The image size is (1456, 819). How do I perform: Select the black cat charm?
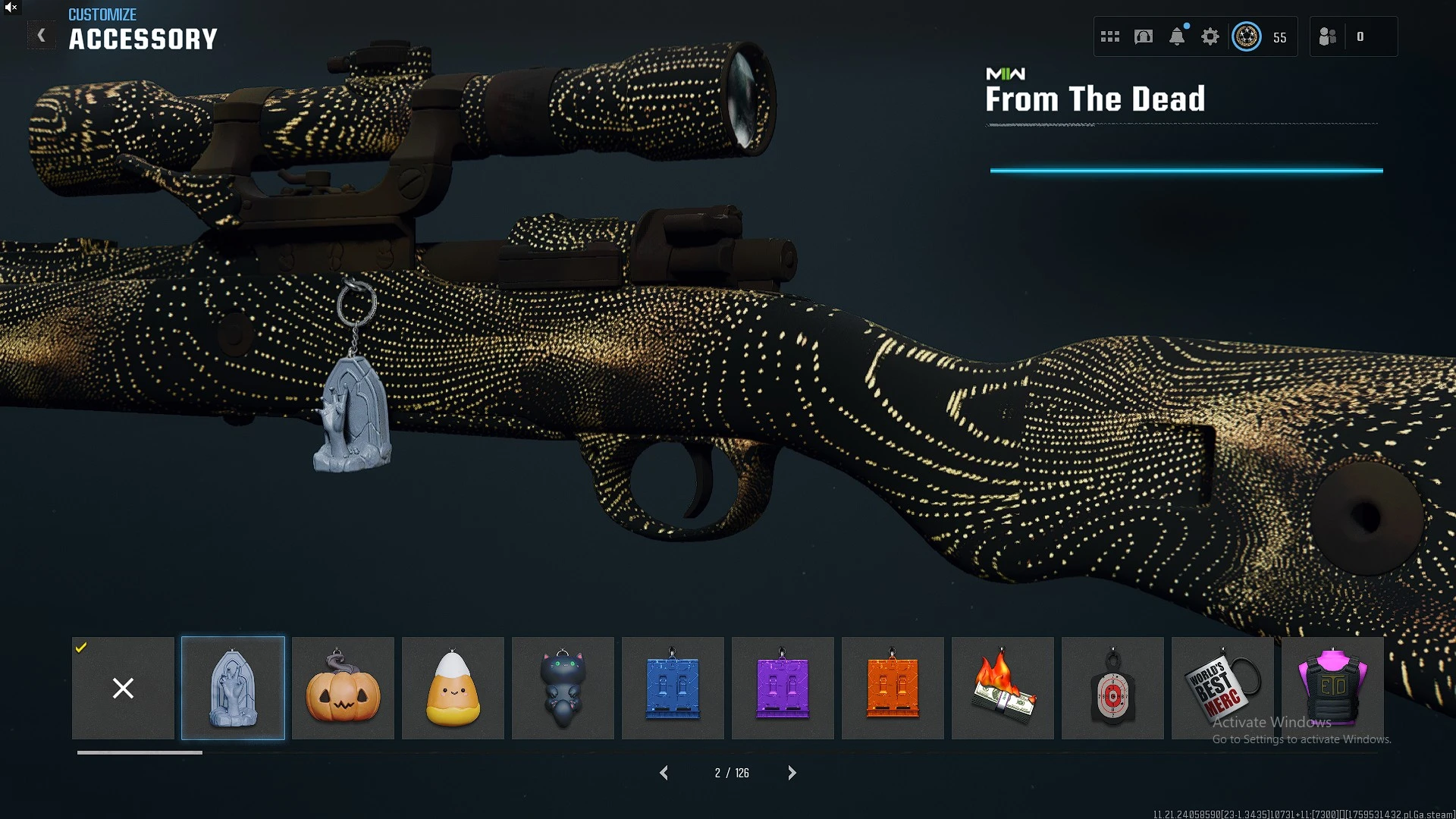563,688
